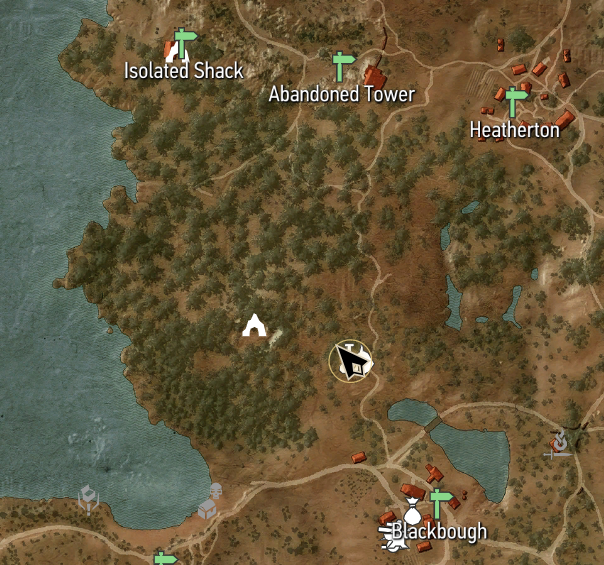The image size is (604, 565).
Task: Select the grey swirl marker east of the pond
Action: pos(560,442)
